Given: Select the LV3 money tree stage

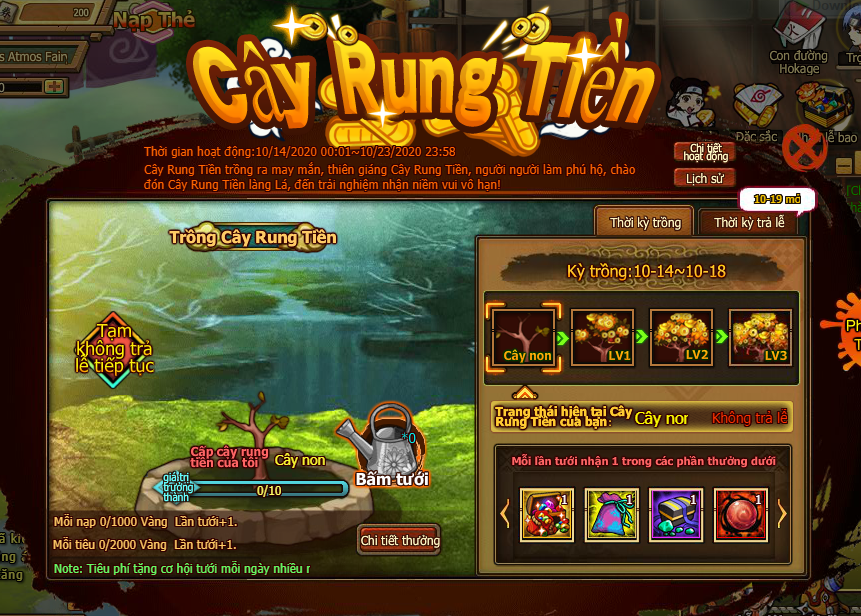Looking at the screenshot, I should click(x=761, y=336).
